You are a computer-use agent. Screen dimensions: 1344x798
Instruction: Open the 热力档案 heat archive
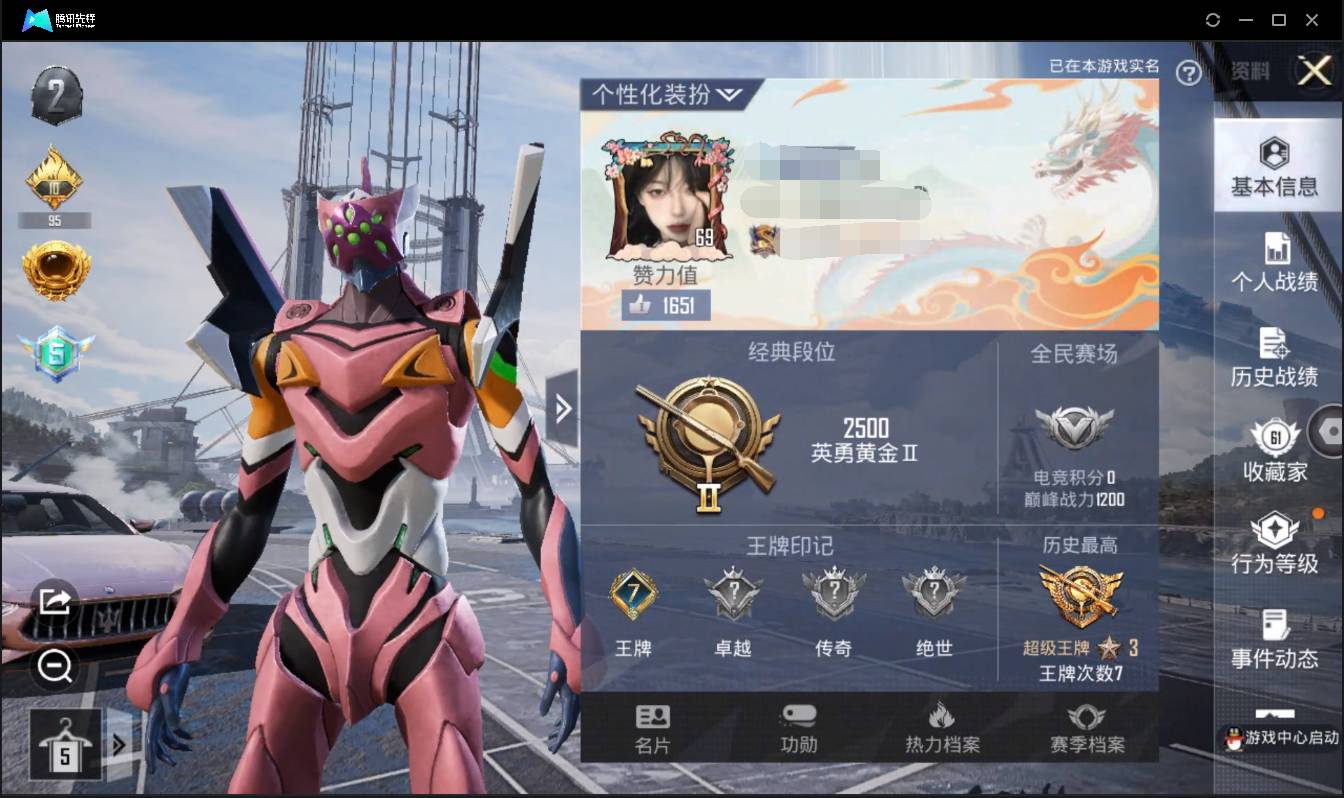tap(941, 729)
